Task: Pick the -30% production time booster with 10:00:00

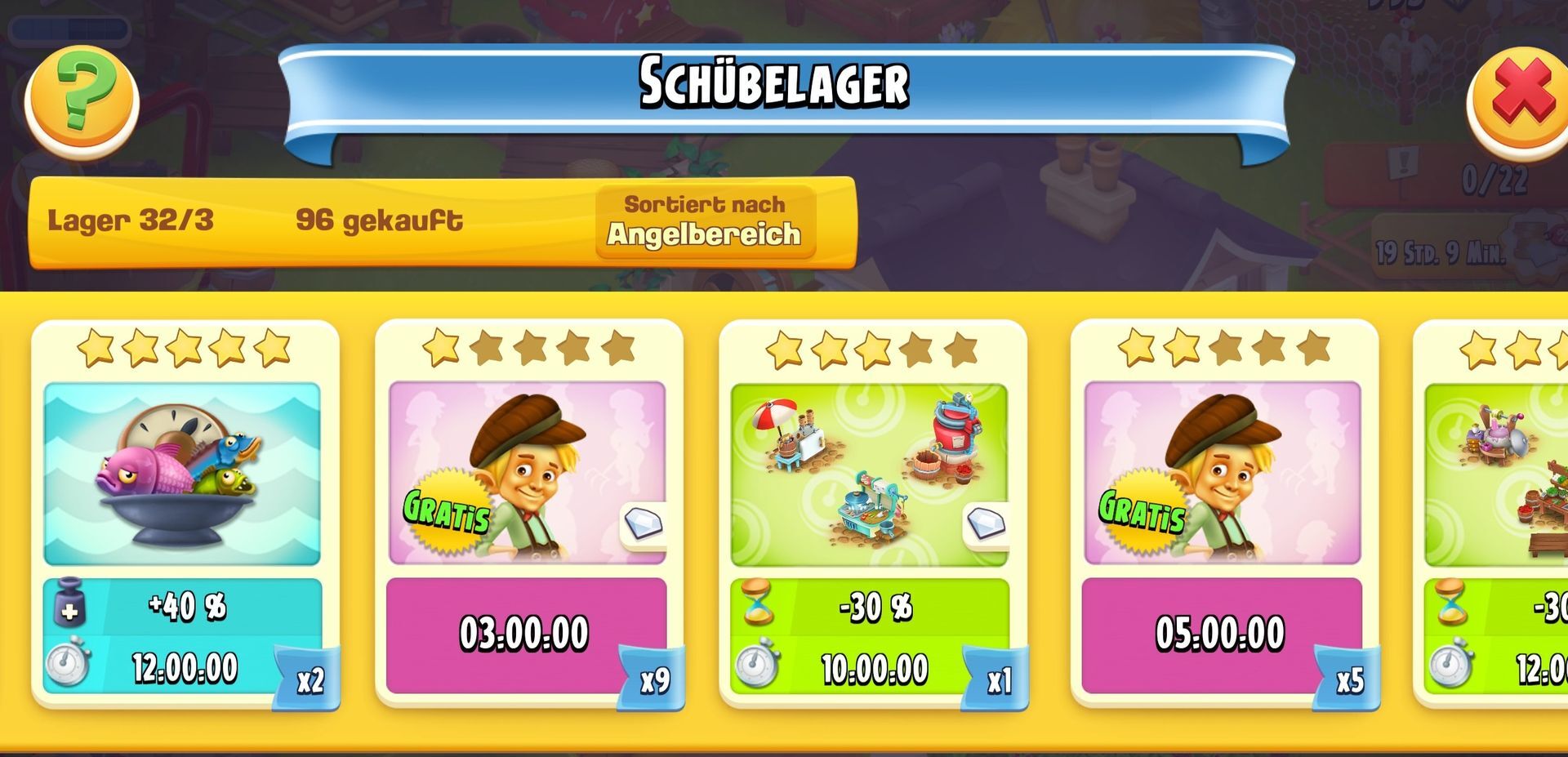Action: click(871, 514)
